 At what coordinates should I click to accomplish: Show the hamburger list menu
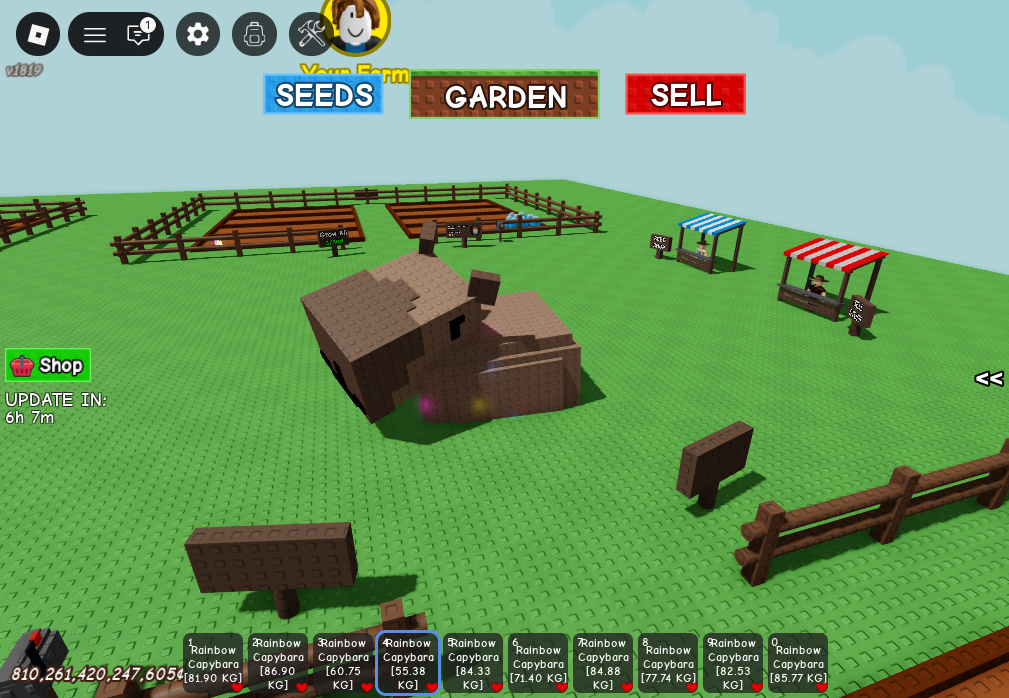point(95,35)
